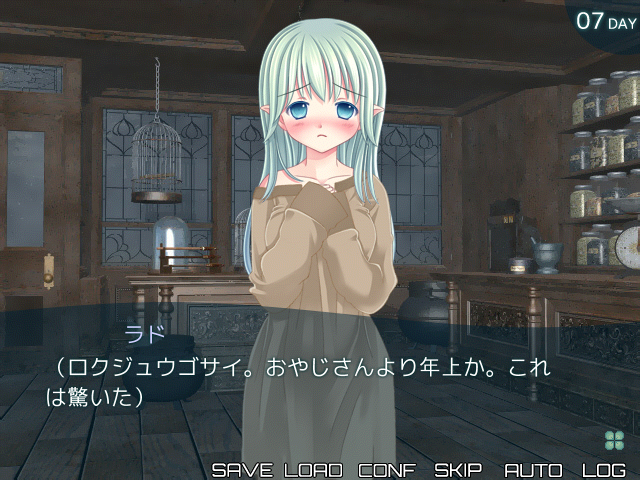Screen dimensions: 640x480
Task: Toggle AUTO text advance mode
Action: (x=533, y=469)
